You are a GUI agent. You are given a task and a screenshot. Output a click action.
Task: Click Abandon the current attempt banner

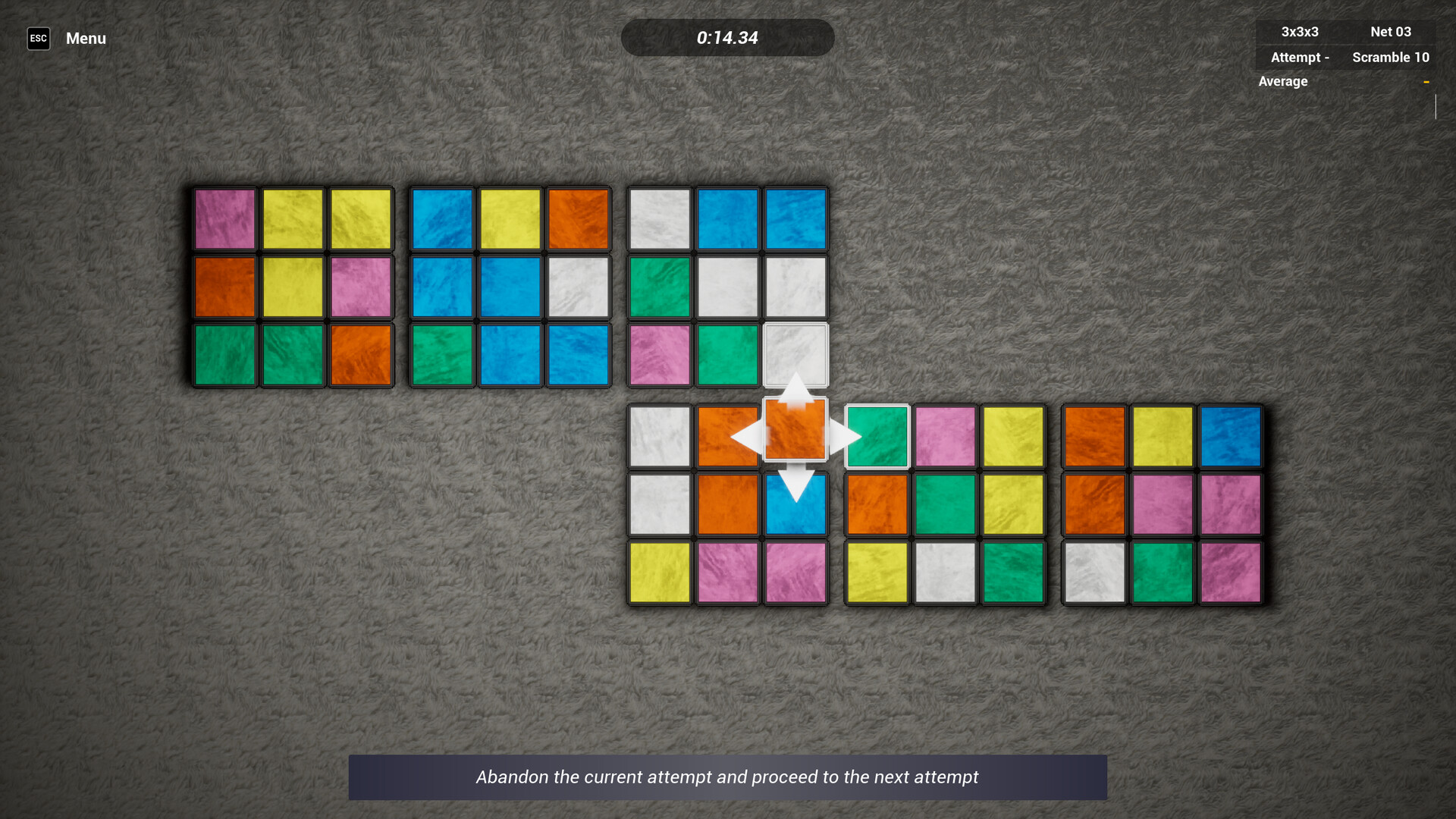(727, 777)
